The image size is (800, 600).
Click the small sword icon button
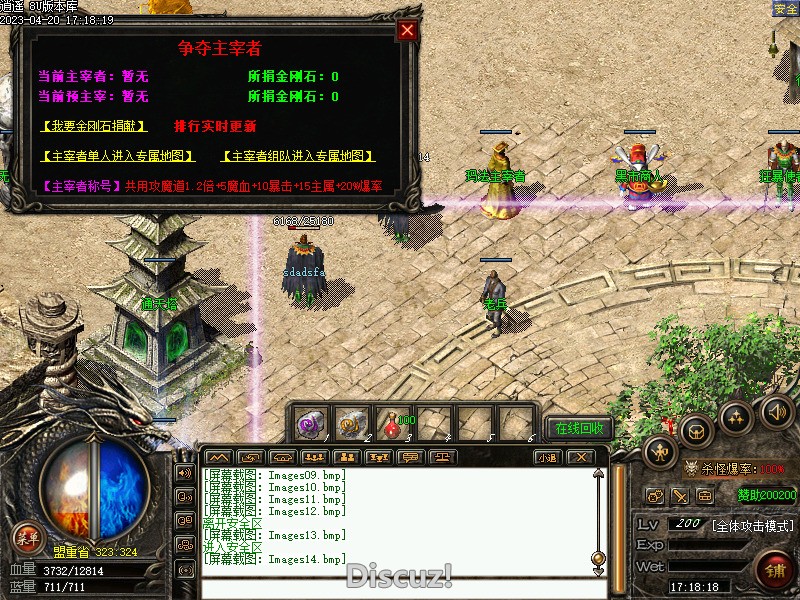680,495
